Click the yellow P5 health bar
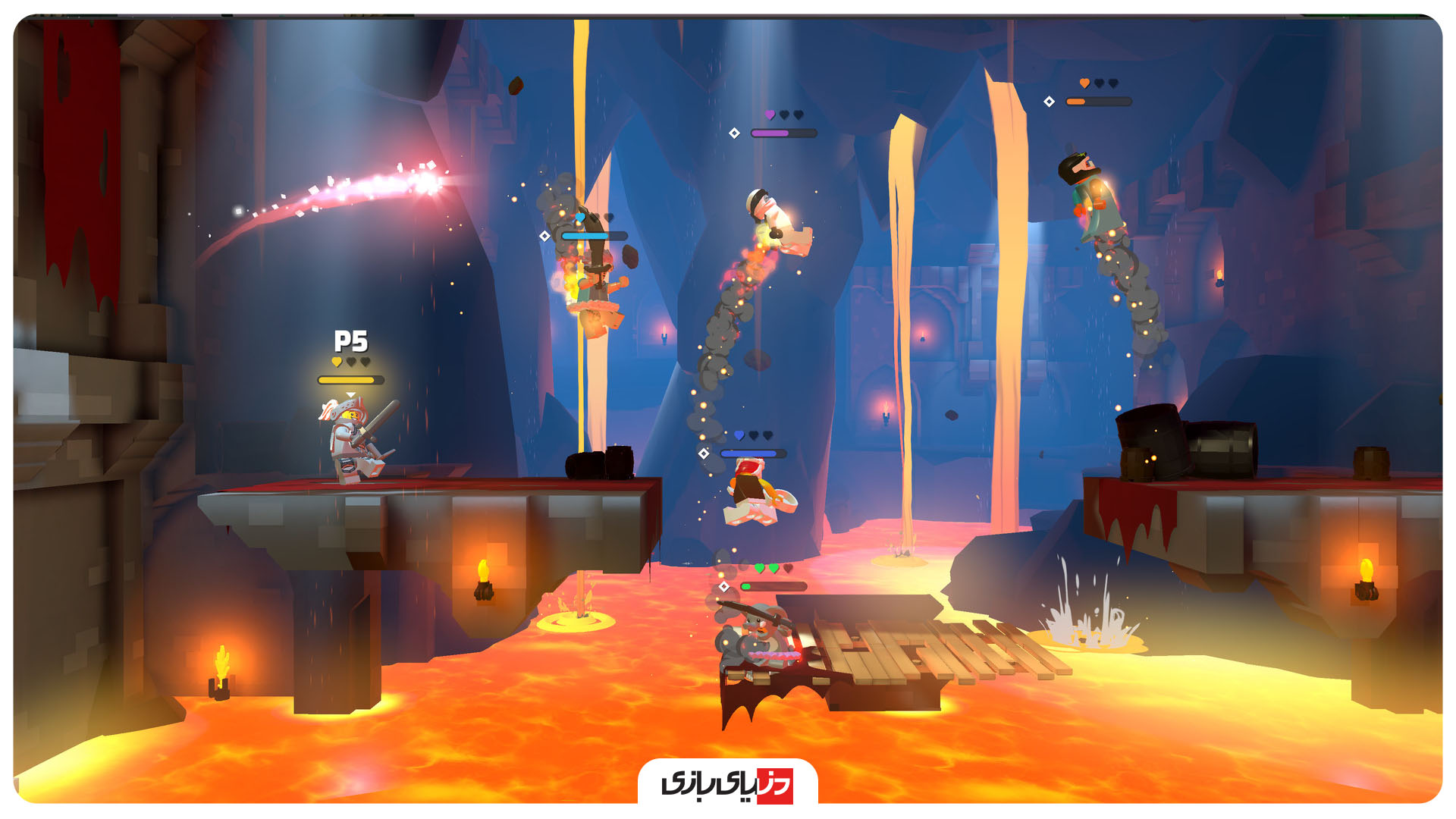This screenshot has width=1456, height=819. pyautogui.click(x=351, y=380)
